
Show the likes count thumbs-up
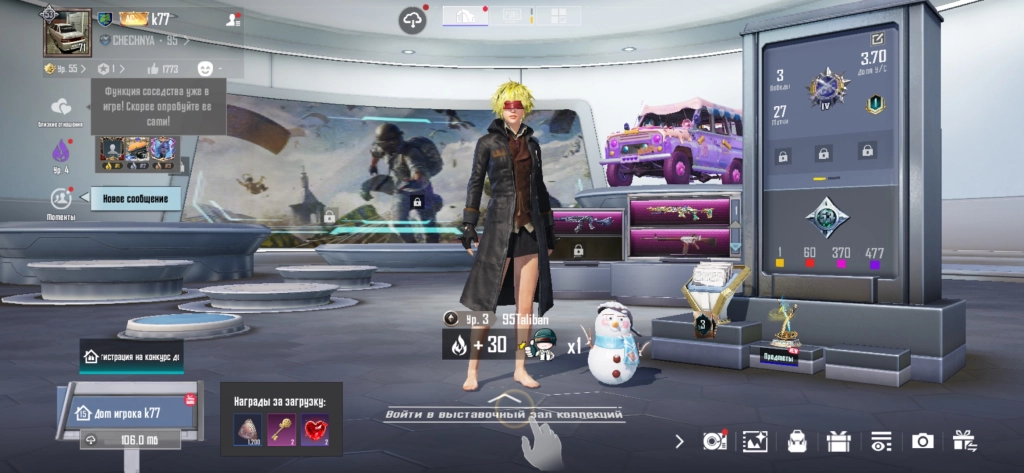[164, 69]
